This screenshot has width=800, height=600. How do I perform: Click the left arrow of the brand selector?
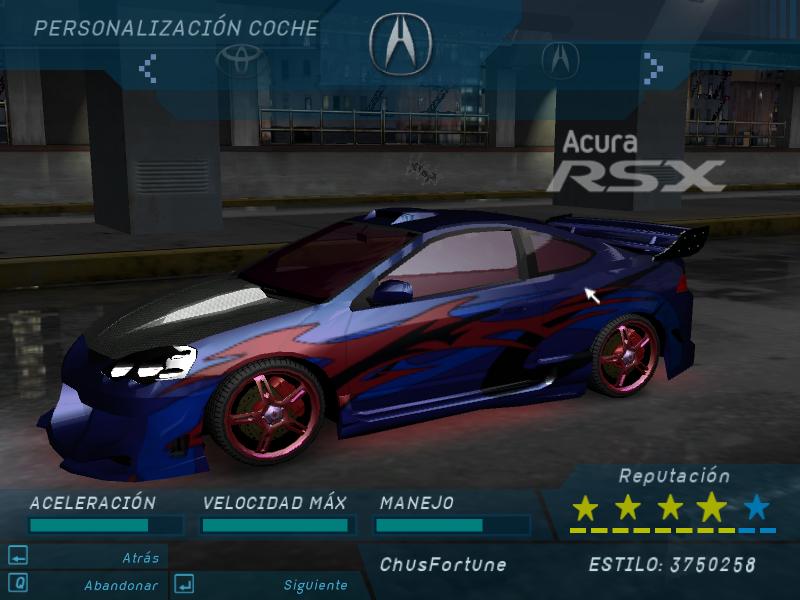click(148, 68)
